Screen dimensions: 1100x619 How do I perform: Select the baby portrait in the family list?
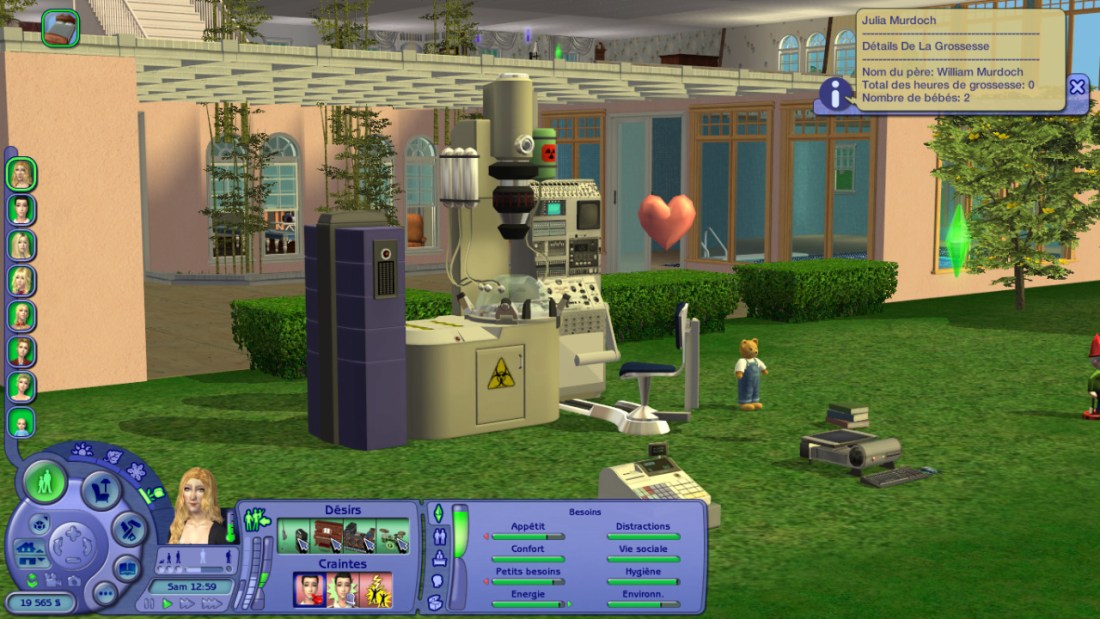[x=21, y=422]
